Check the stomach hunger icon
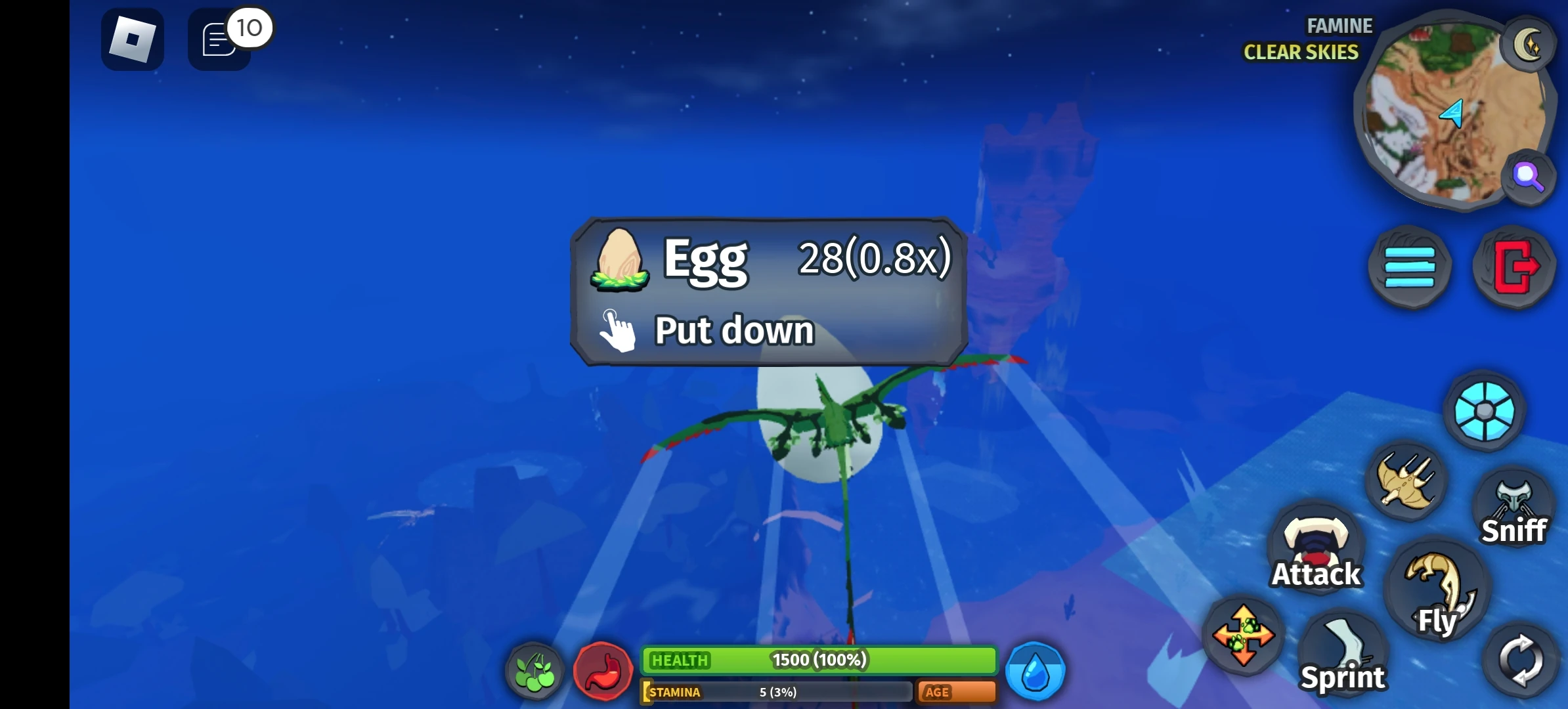 coord(603,670)
